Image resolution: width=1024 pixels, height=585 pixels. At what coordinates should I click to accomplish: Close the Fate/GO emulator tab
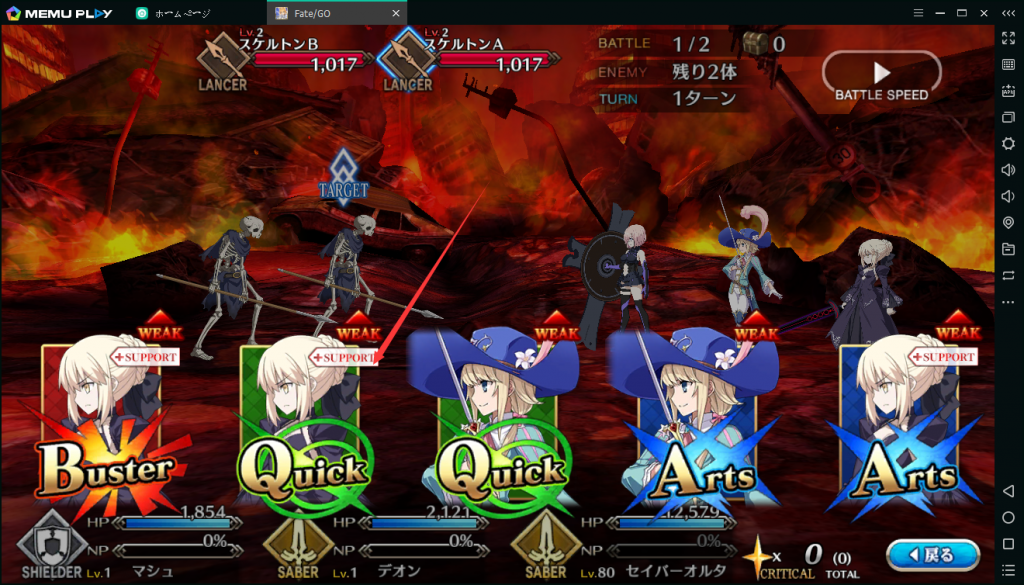[x=396, y=13]
